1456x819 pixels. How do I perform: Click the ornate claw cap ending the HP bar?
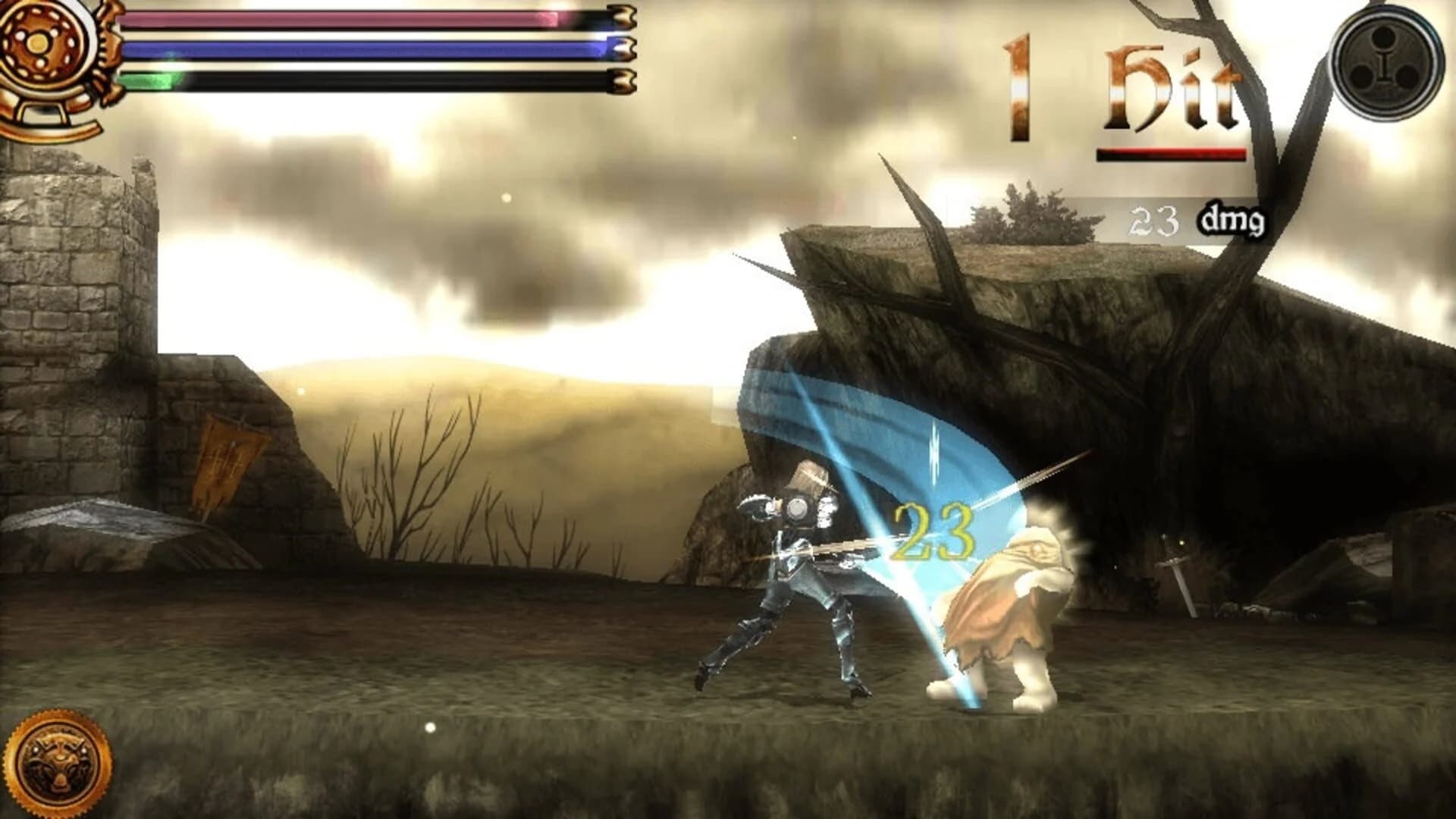(620, 17)
